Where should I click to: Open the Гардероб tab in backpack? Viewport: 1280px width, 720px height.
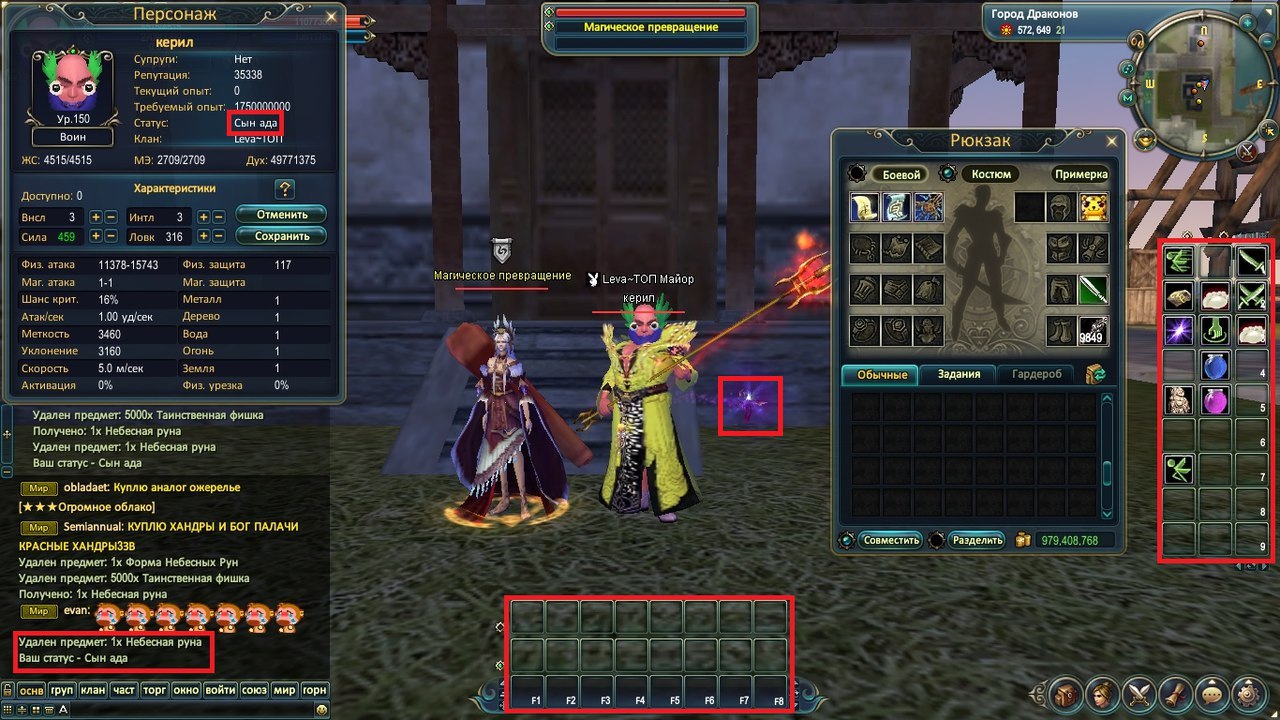click(1043, 374)
